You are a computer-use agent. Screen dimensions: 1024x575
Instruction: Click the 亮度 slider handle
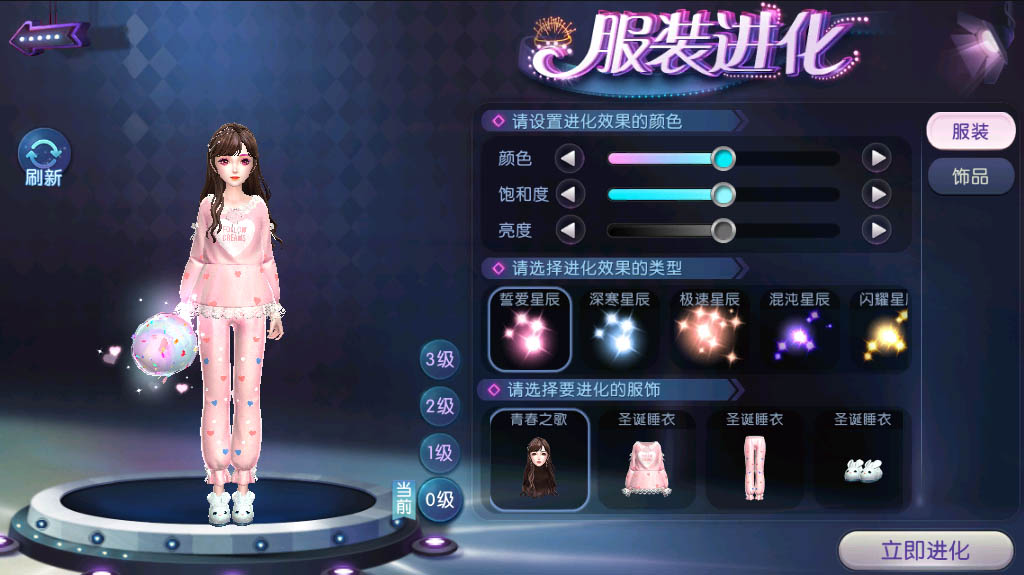tap(723, 230)
